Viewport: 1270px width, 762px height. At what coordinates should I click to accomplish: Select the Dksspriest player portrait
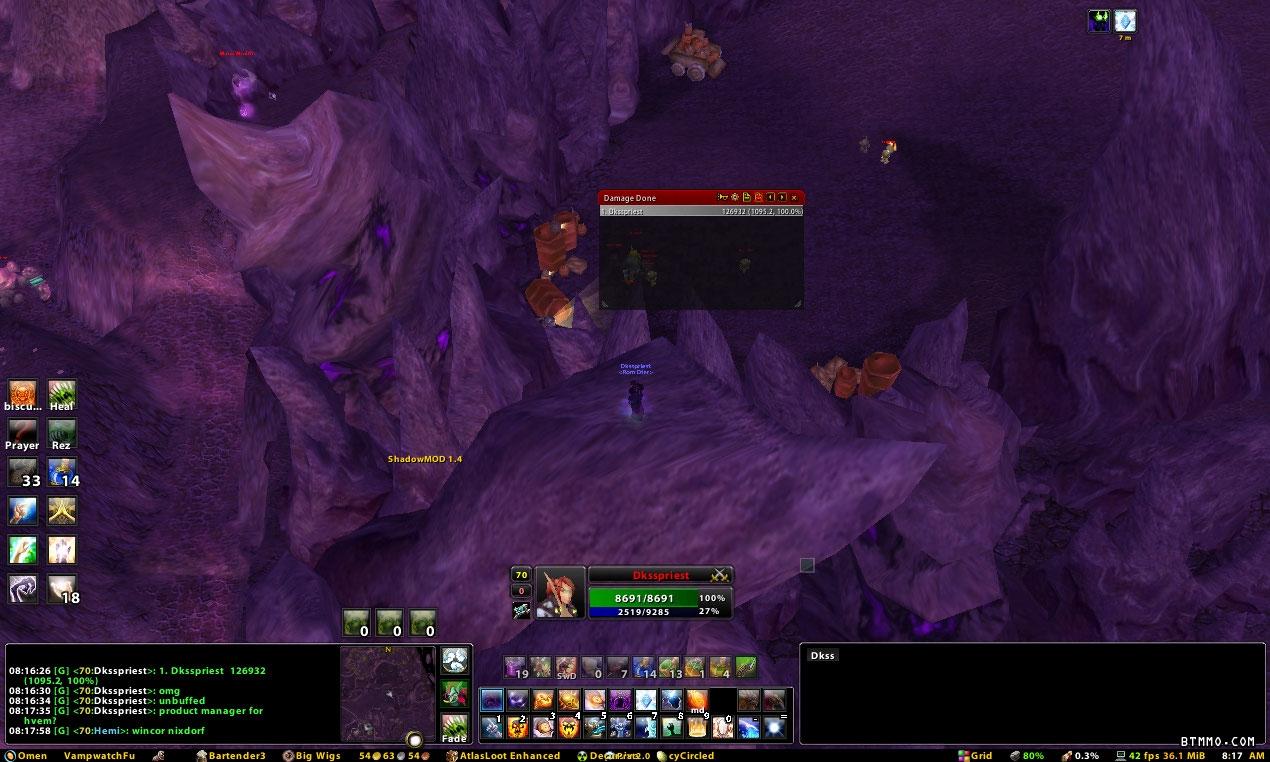[559, 591]
